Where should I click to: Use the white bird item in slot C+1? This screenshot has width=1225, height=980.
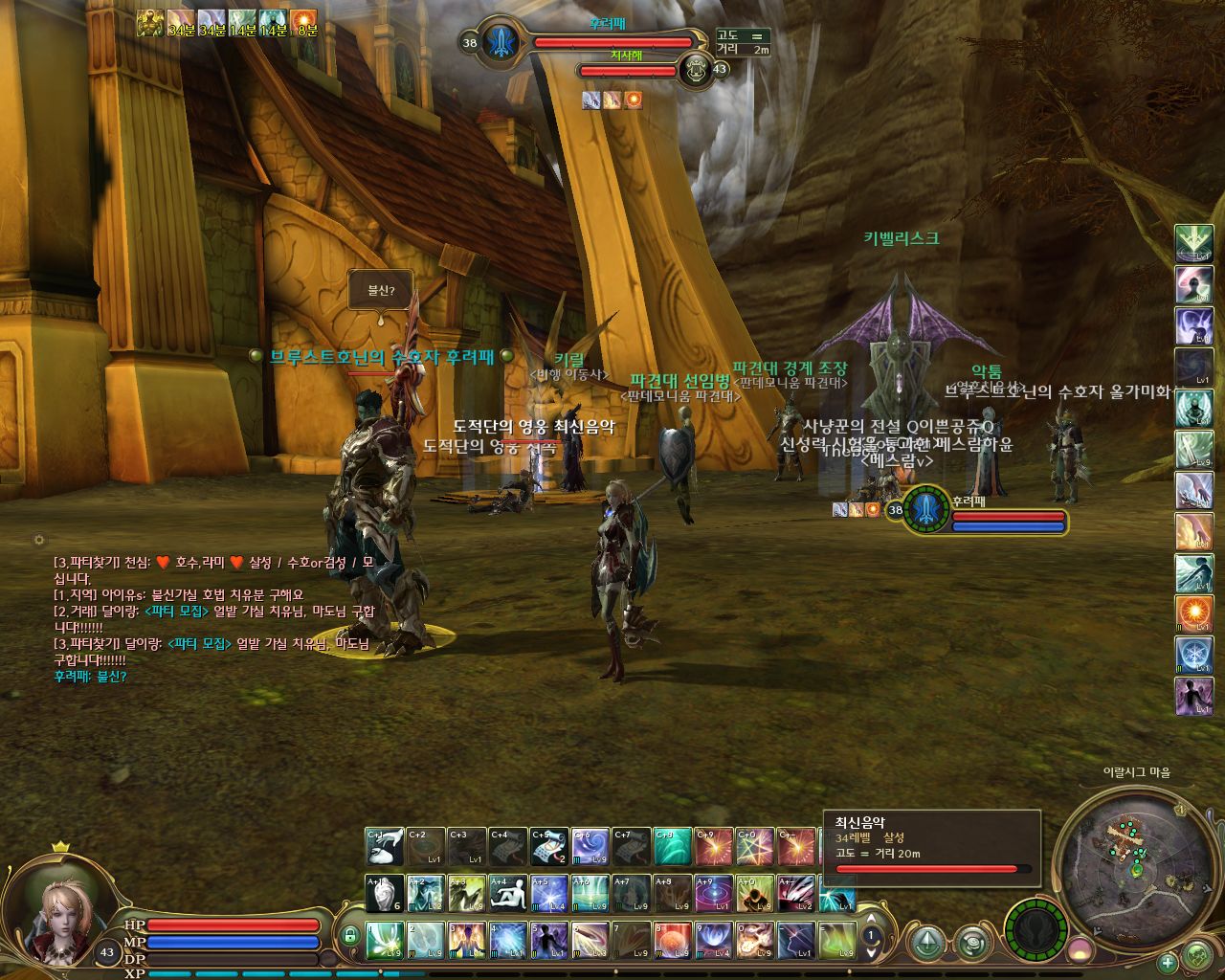[385, 847]
